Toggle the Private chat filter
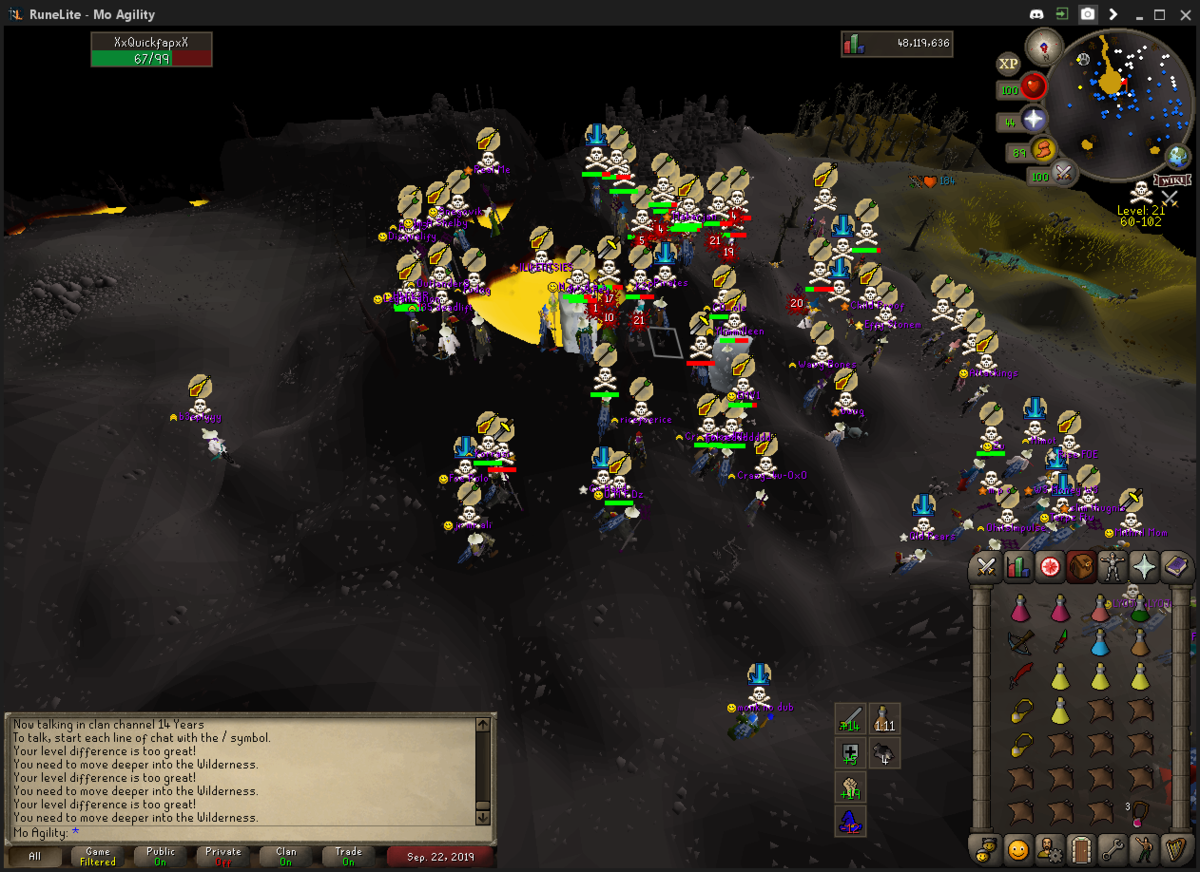This screenshot has height=872, width=1200. (223, 856)
